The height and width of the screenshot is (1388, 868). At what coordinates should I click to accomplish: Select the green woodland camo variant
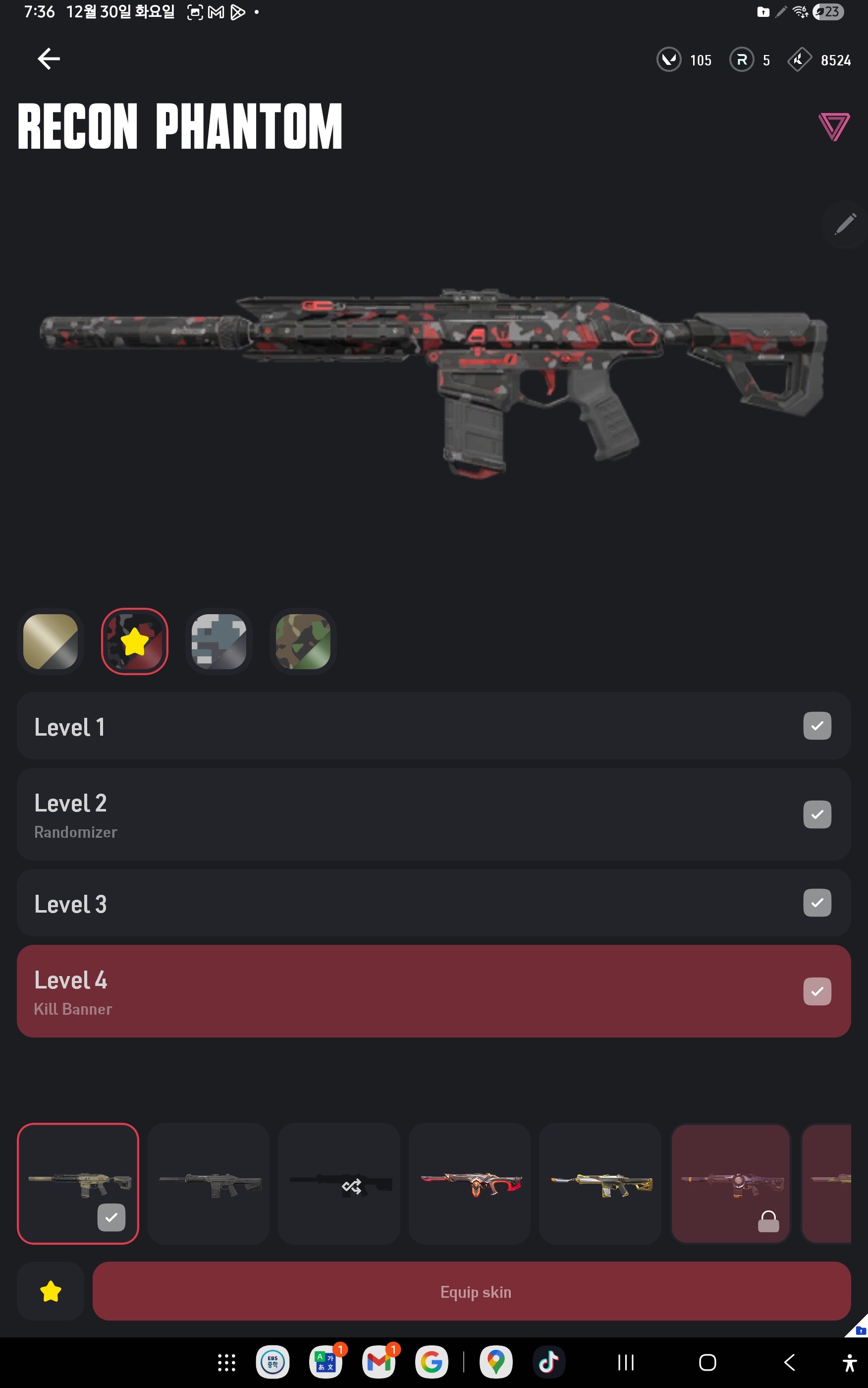tap(303, 641)
